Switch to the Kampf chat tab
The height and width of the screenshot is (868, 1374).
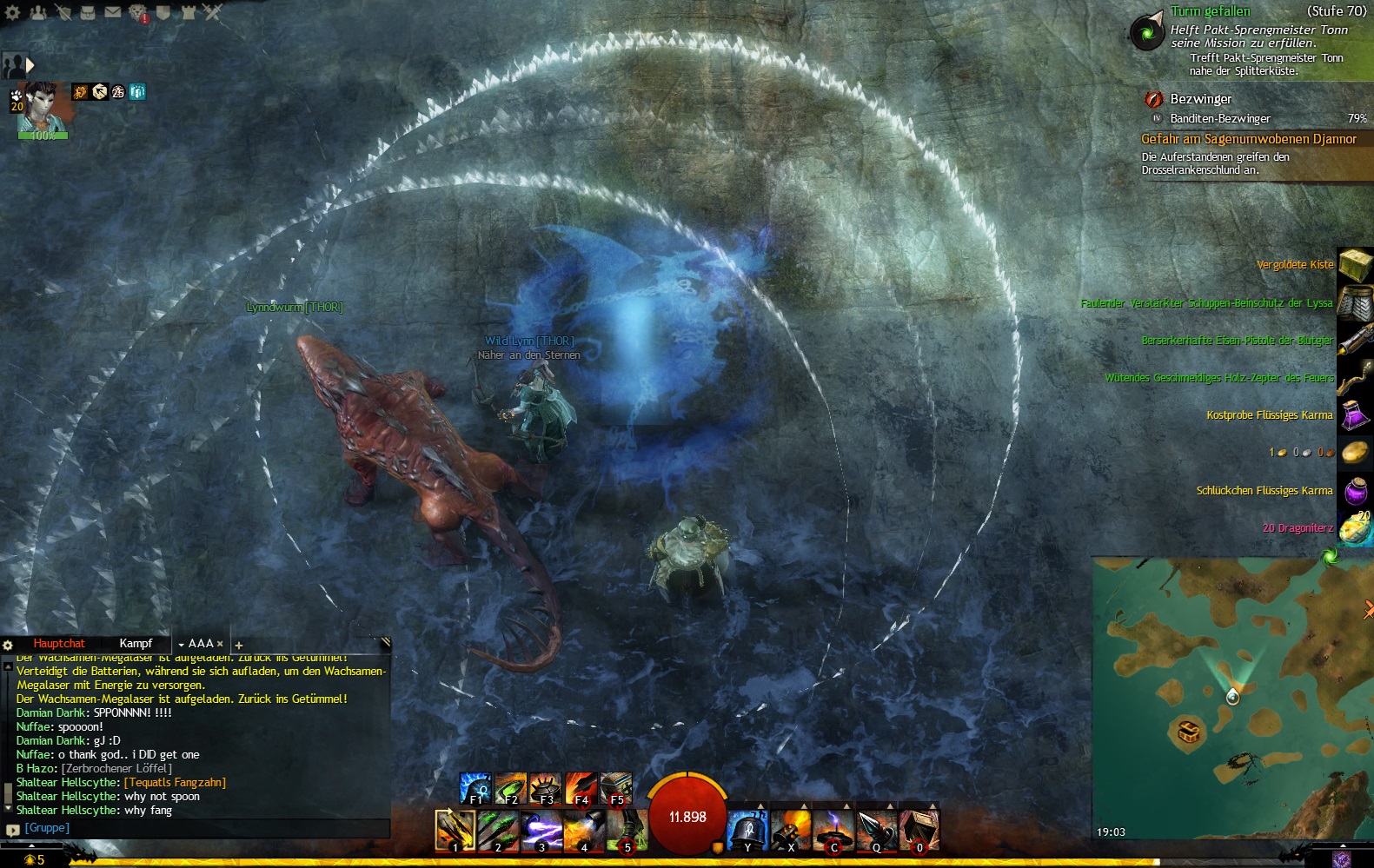coord(136,644)
